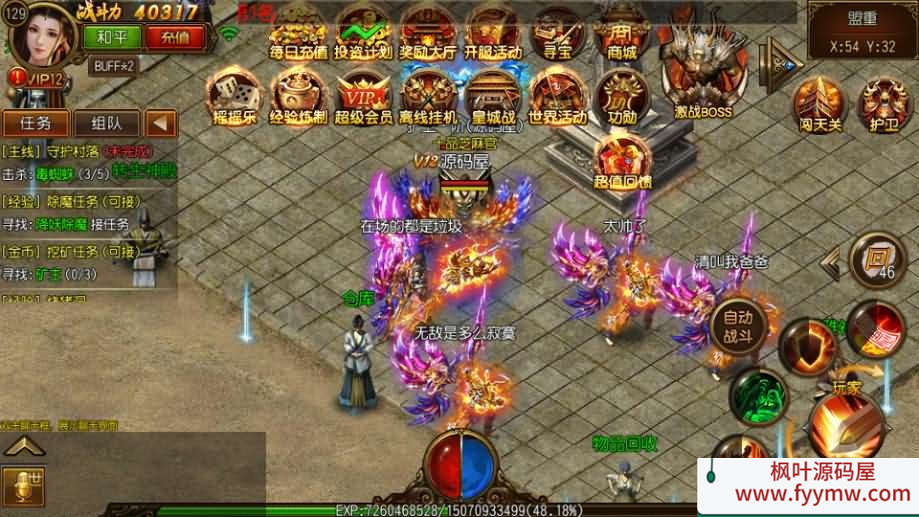This screenshot has width=919, height=517.
Task: Open the 世界活动 world events icon
Action: point(557,95)
